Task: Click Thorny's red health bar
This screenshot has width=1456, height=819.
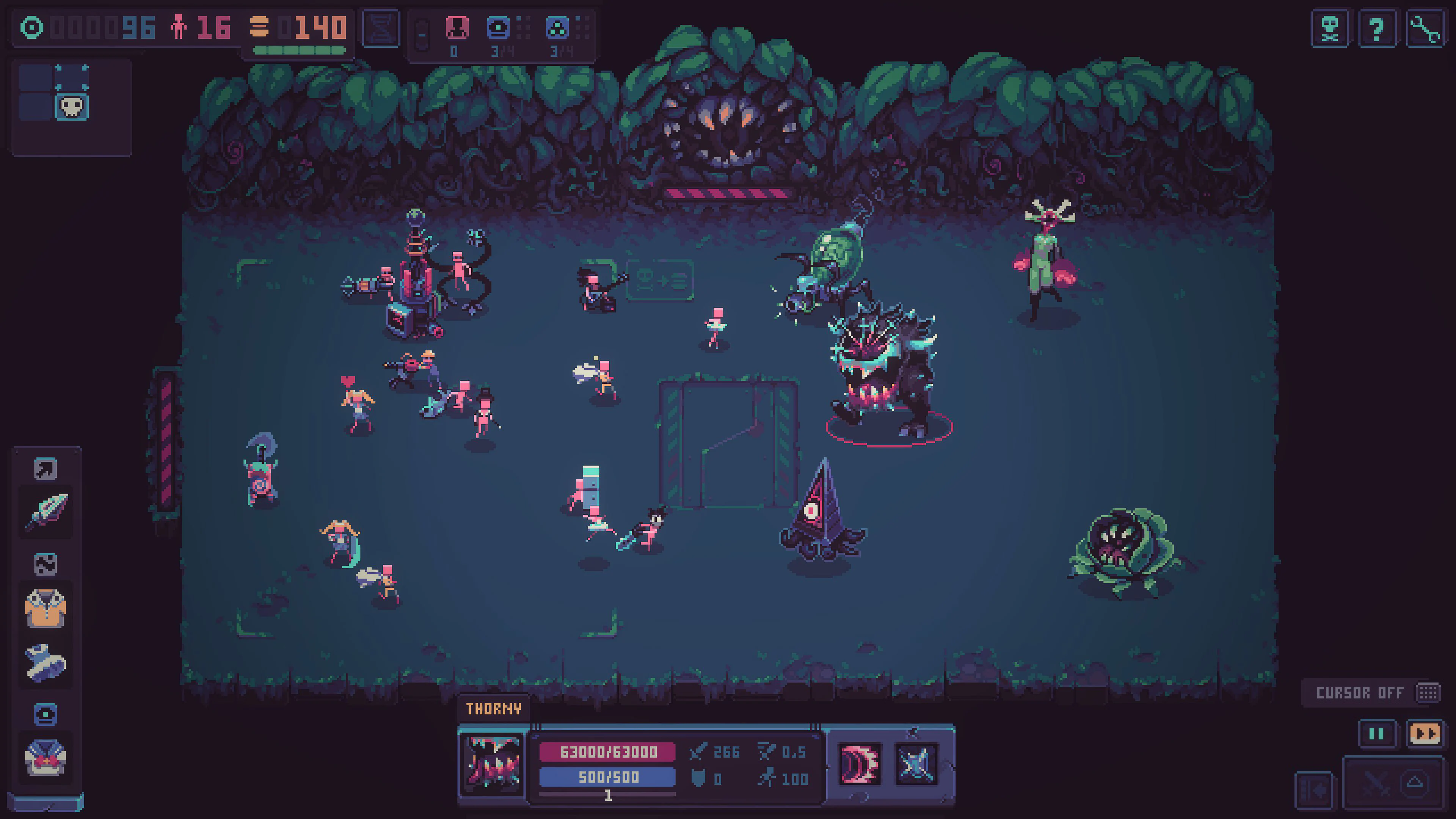Action: pos(608,752)
